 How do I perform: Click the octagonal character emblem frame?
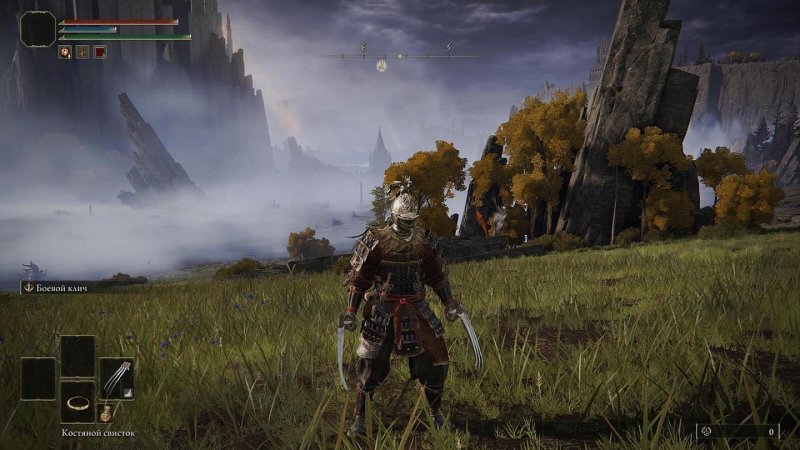pos(38,29)
